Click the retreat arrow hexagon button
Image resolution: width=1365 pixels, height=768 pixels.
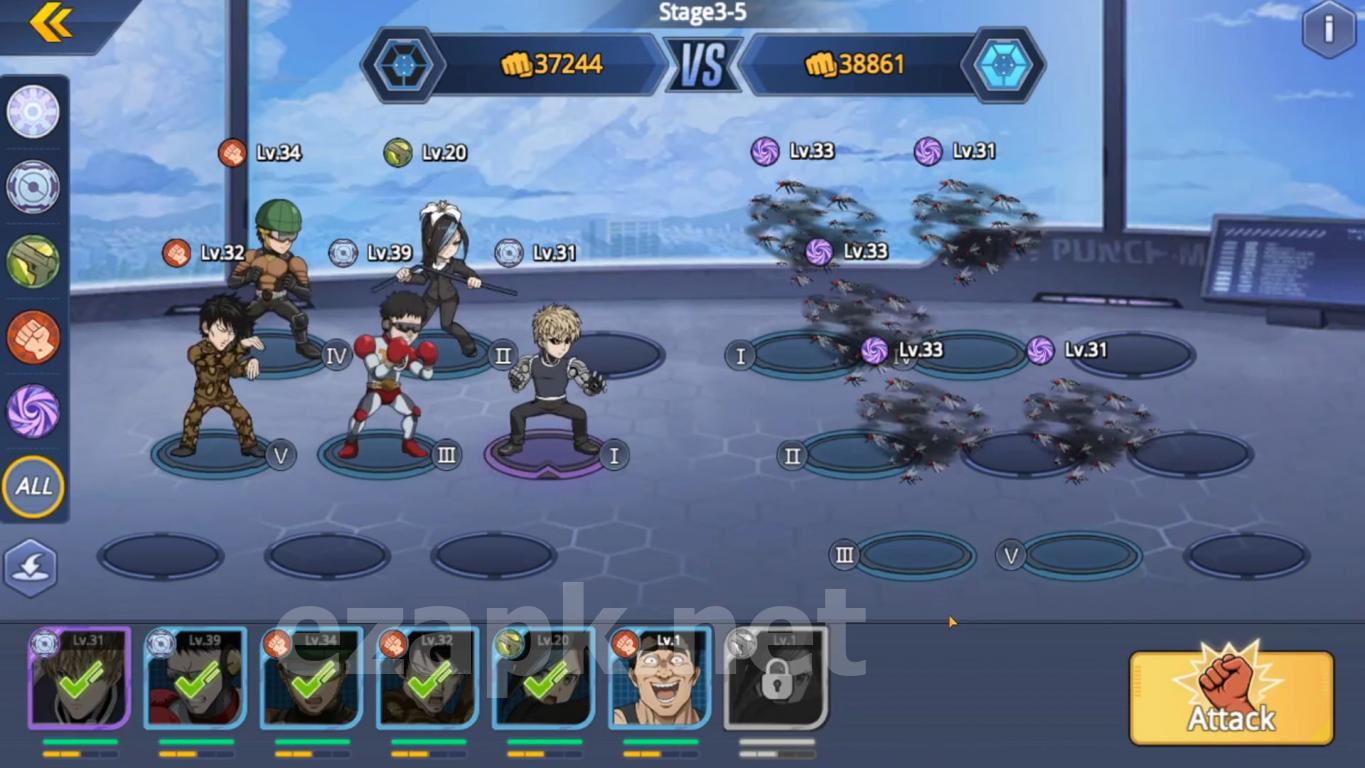31,568
